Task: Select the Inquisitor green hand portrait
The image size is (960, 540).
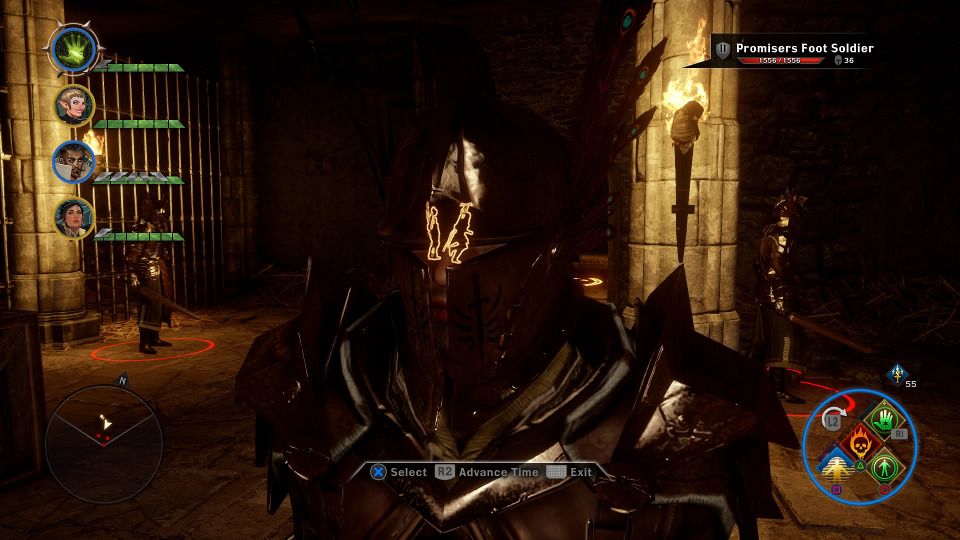Action: pyautogui.click(x=73, y=47)
